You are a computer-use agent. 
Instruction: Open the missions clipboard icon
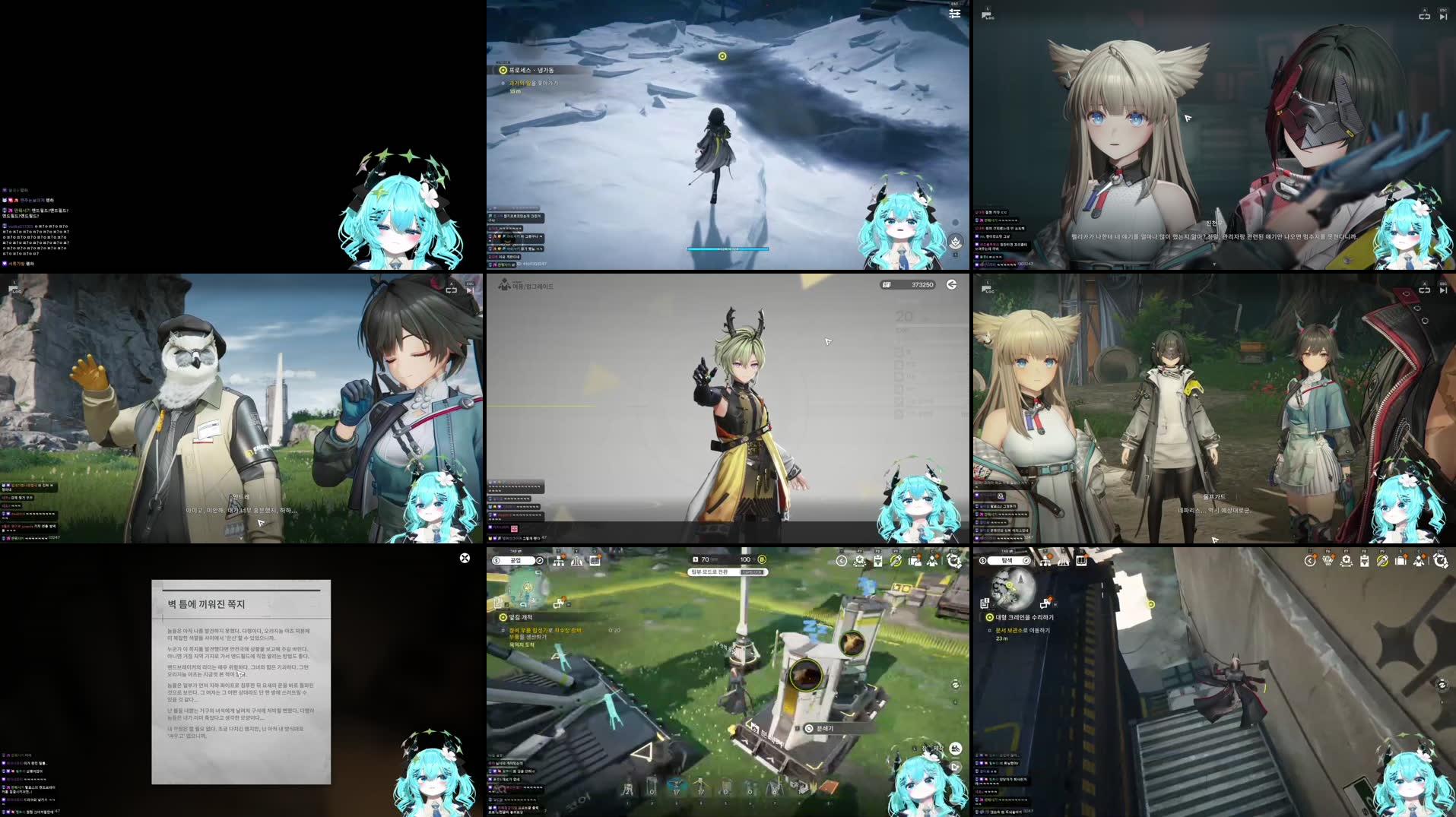tap(877, 561)
